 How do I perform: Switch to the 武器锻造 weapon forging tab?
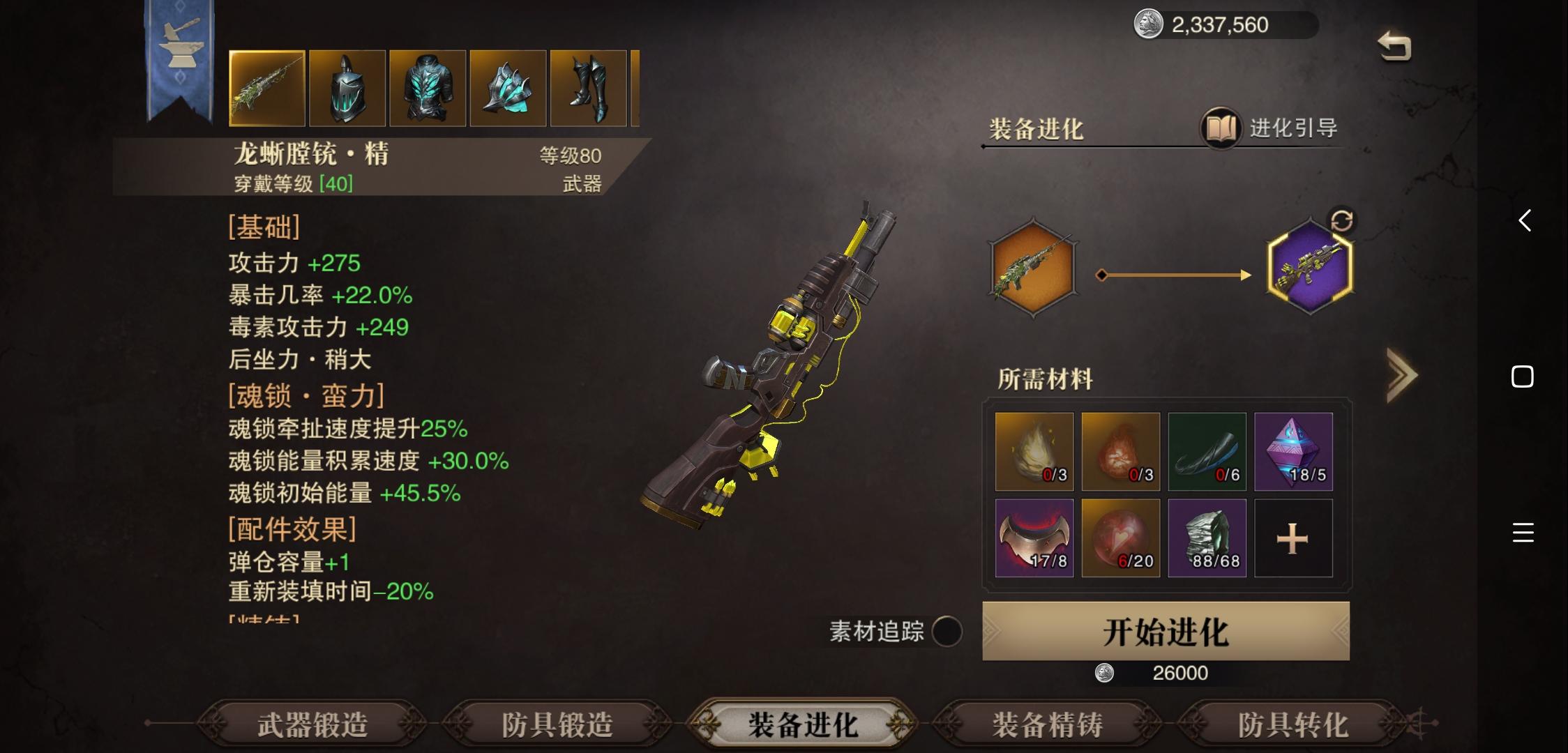point(308,724)
